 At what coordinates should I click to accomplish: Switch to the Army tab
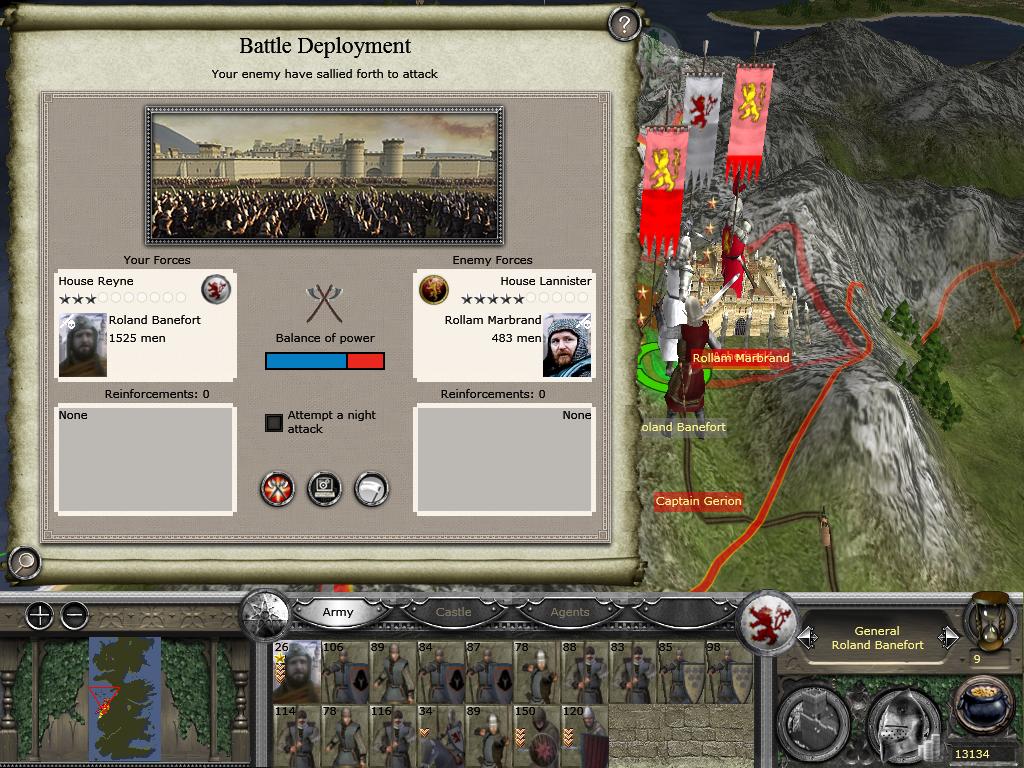pyautogui.click(x=338, y=612)
